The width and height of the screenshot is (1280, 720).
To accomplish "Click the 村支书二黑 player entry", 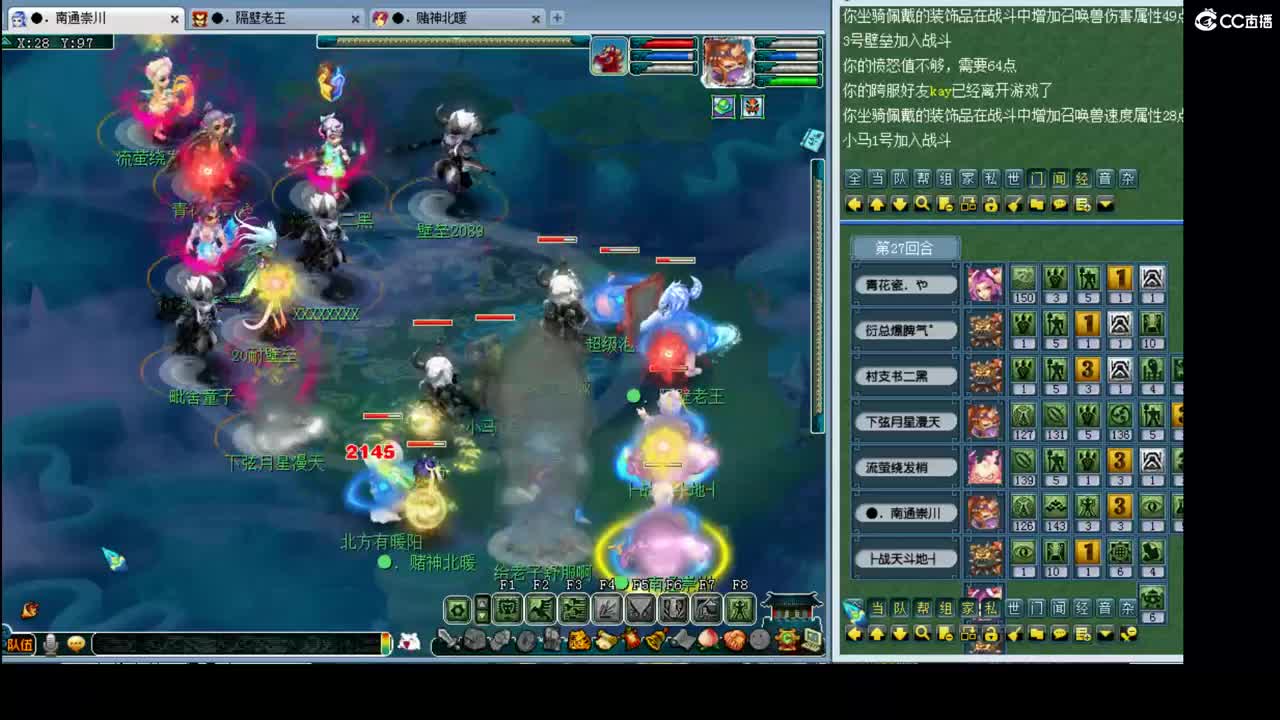I will [905, 374].
